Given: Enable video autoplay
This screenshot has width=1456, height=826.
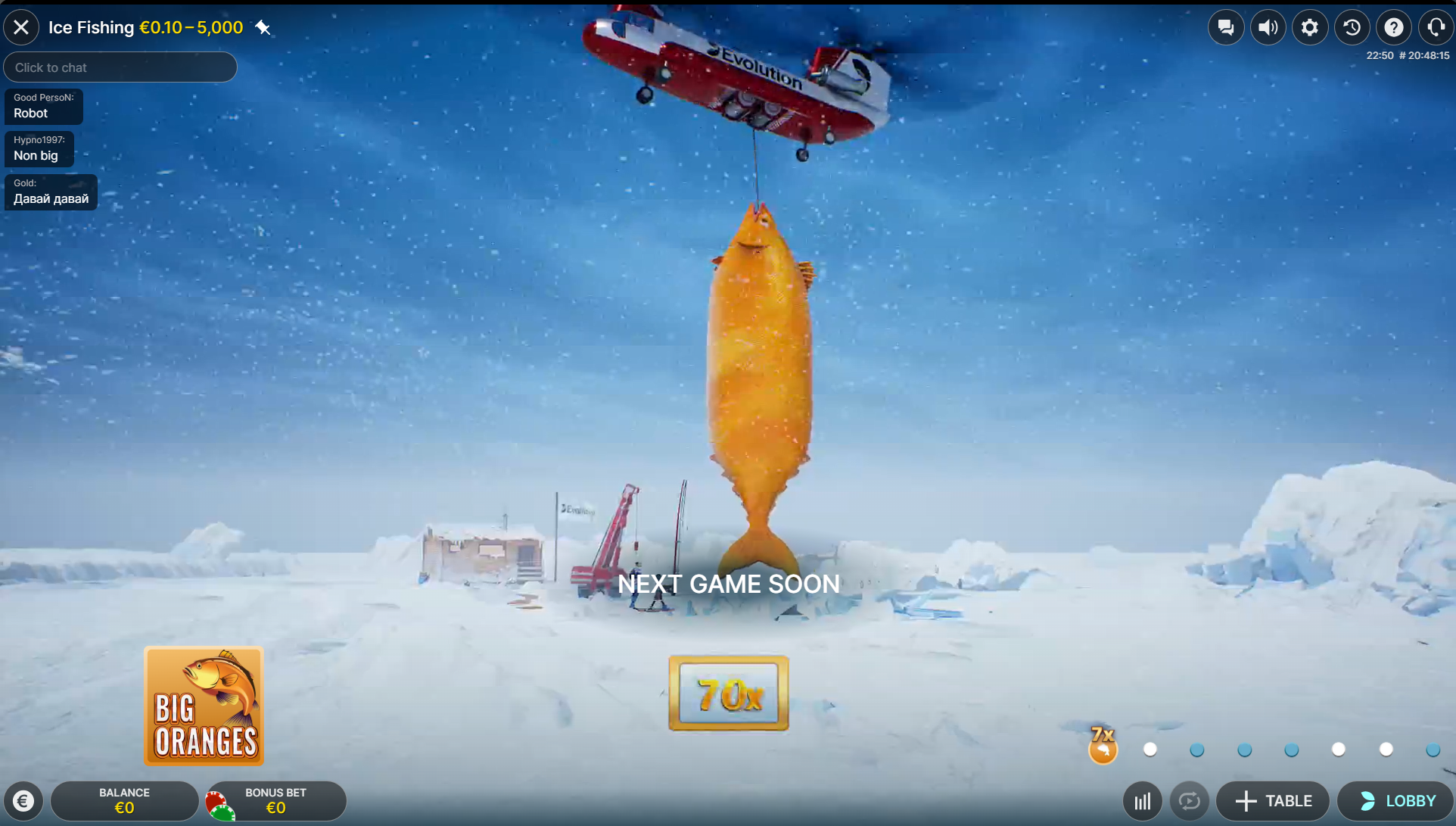Looking at the screenshot, I should click(1189, 800).
